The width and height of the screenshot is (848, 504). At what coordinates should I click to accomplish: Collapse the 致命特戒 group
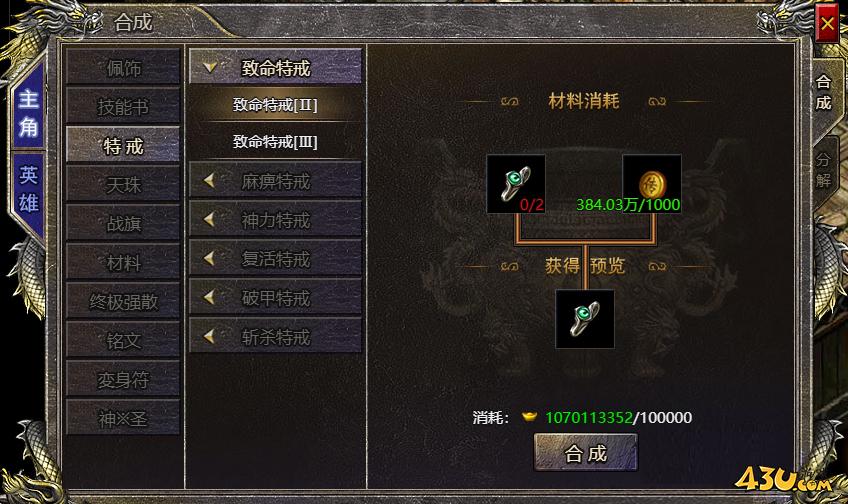[x=275, y=68]
